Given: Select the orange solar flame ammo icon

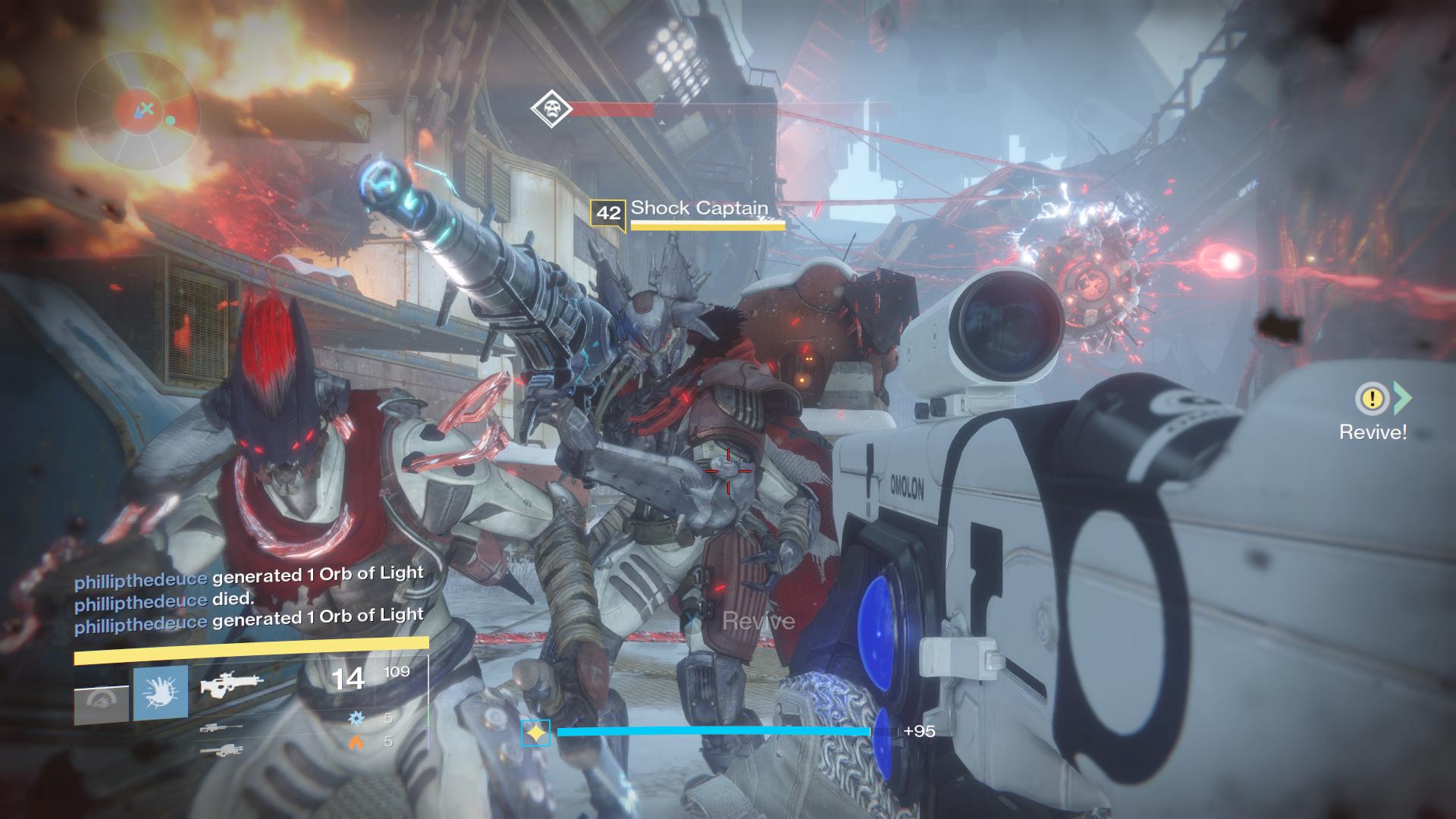Looking at the screenshot, I should click(356, 742).
